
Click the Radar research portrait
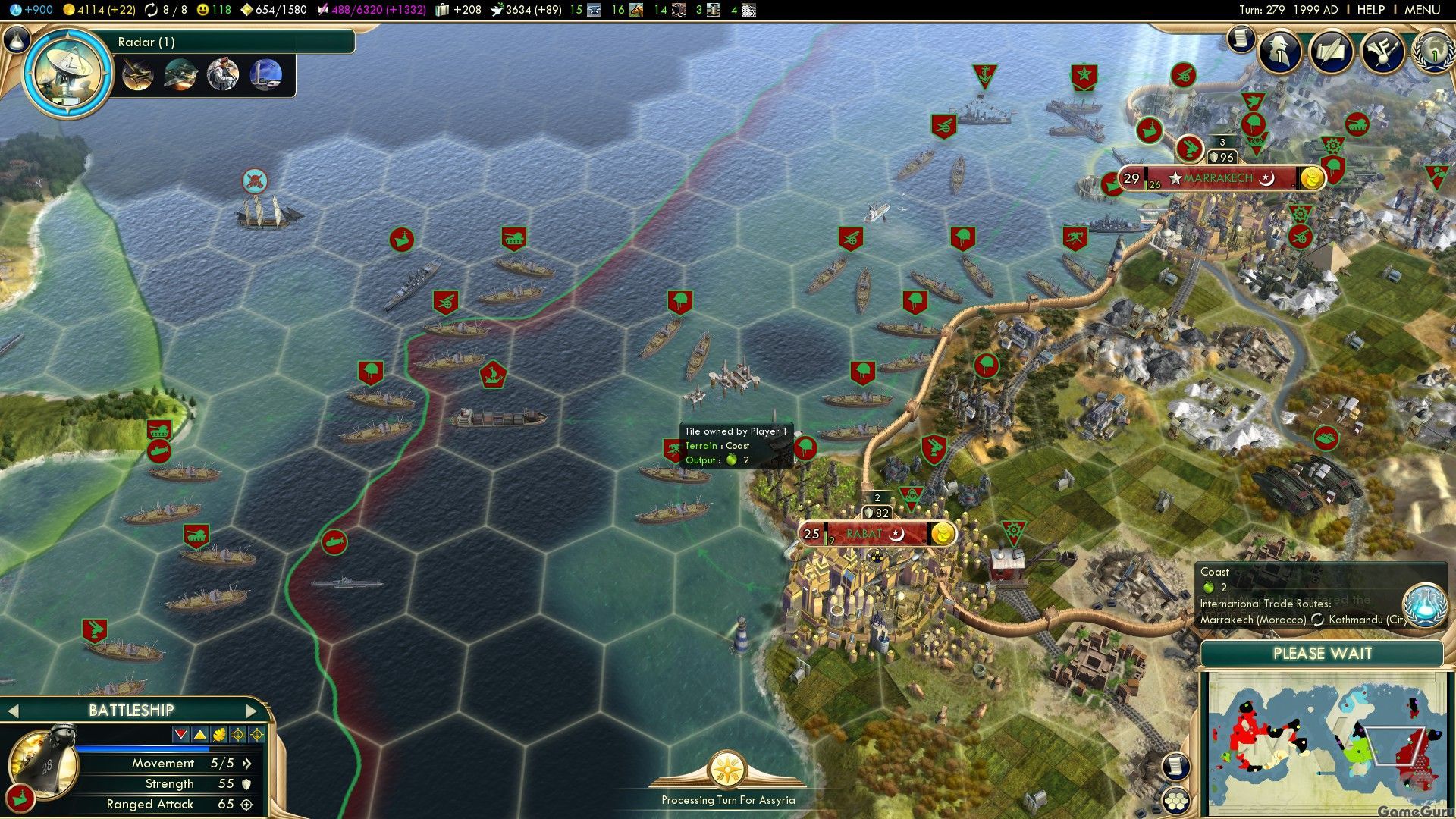pos(68,74)
